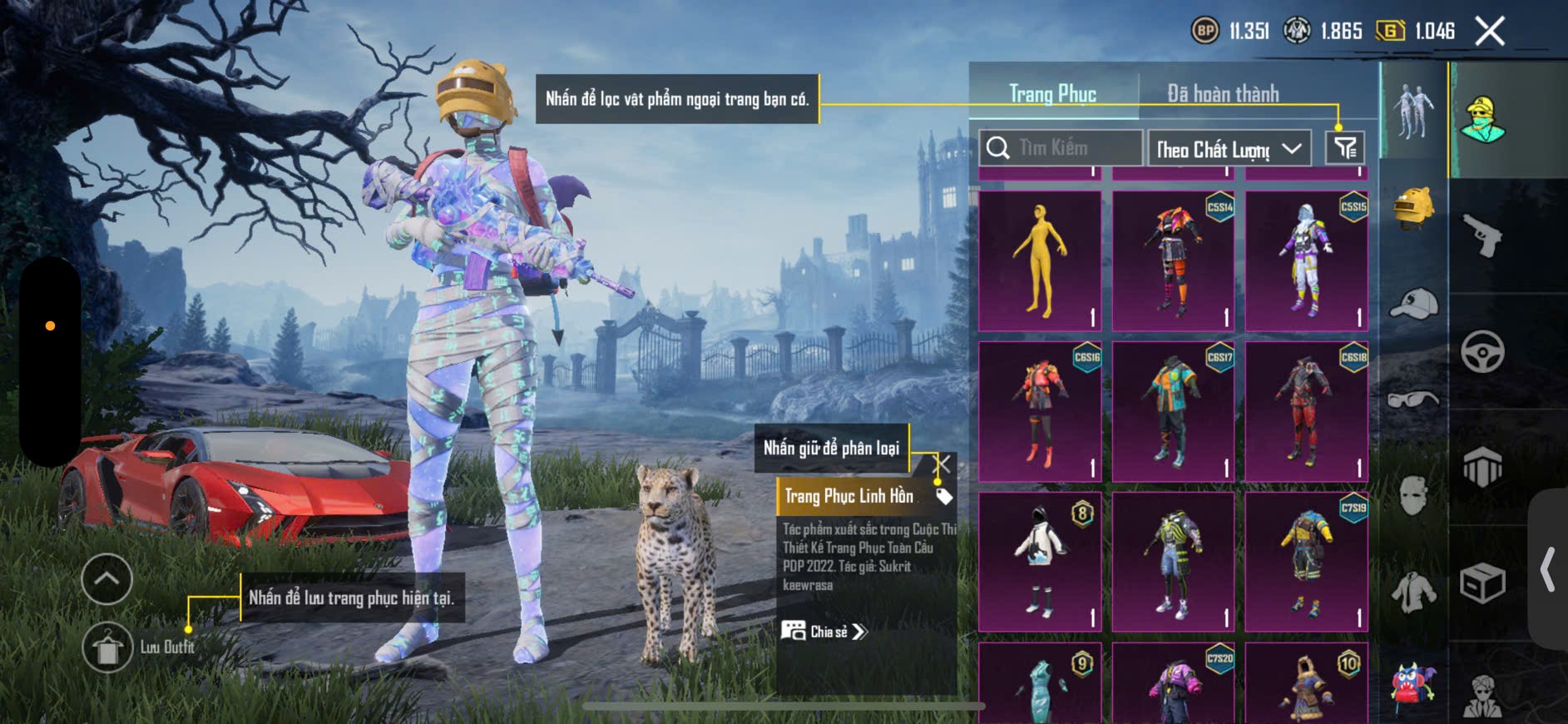1568x724 pixels.
Task: Close the Trang Phục Linh Hồn info panel
Action: pos(942,464)
